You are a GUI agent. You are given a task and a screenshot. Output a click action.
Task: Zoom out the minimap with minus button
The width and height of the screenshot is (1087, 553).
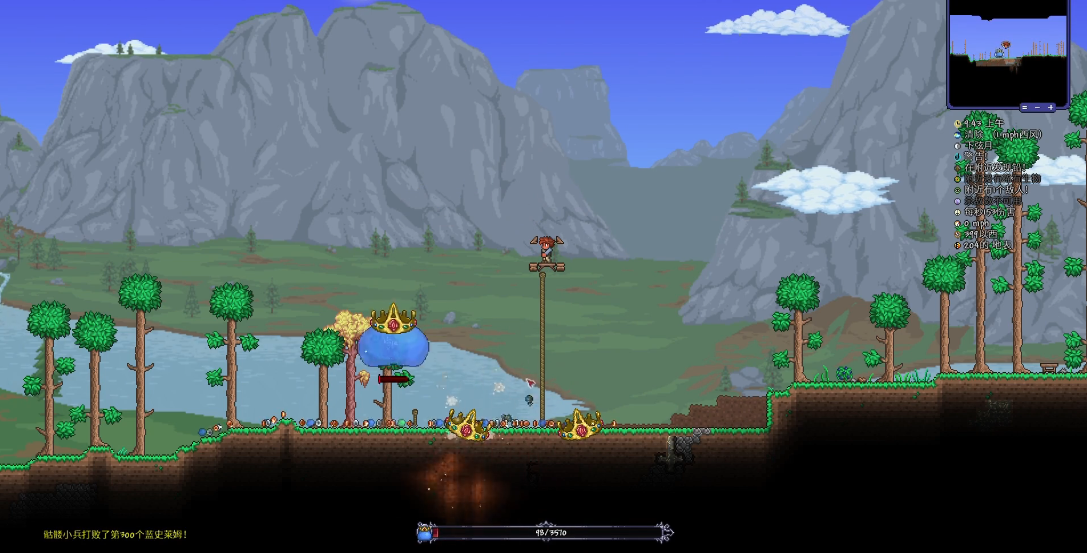1037,107
